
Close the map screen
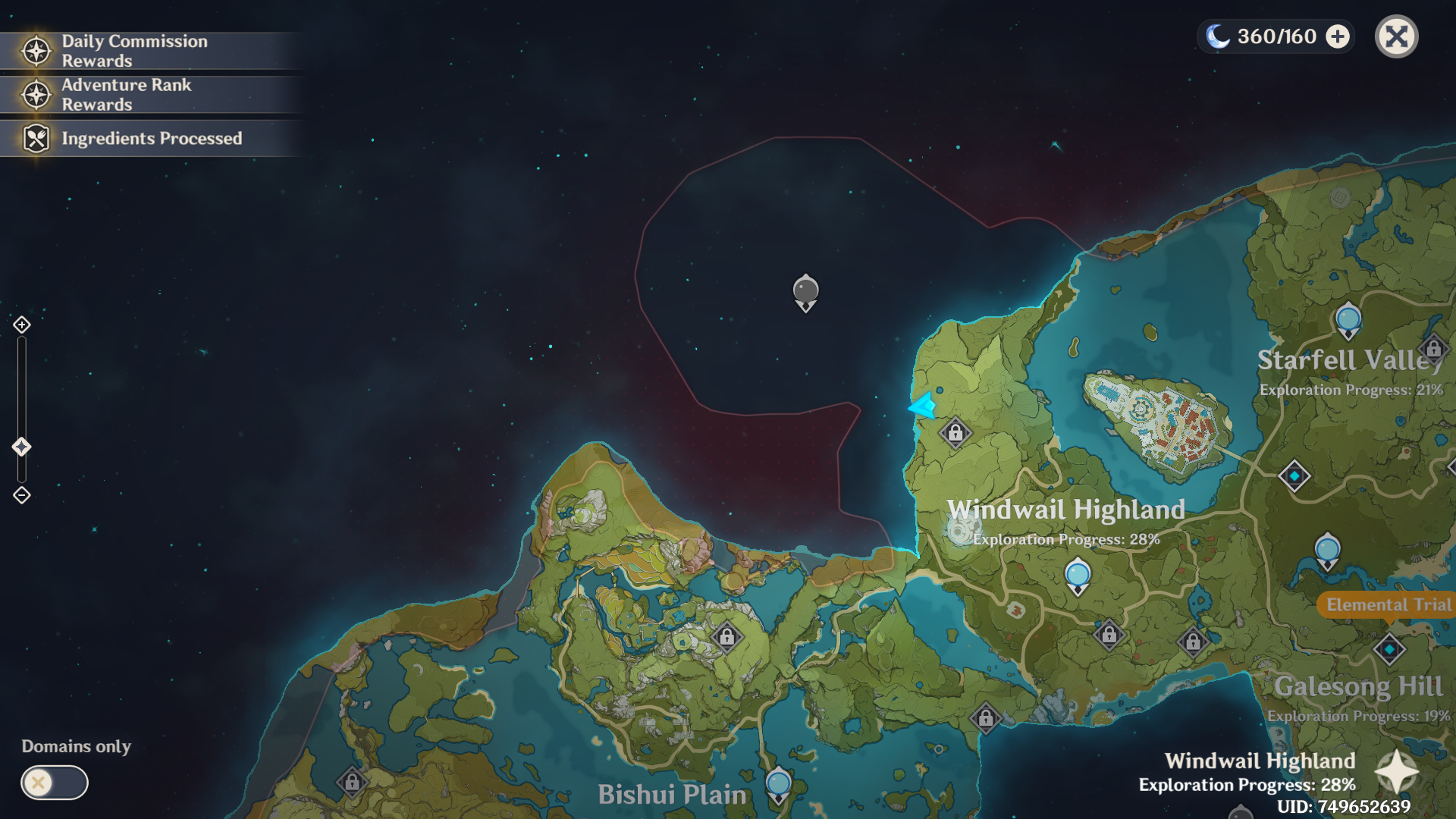point(1395,36)
